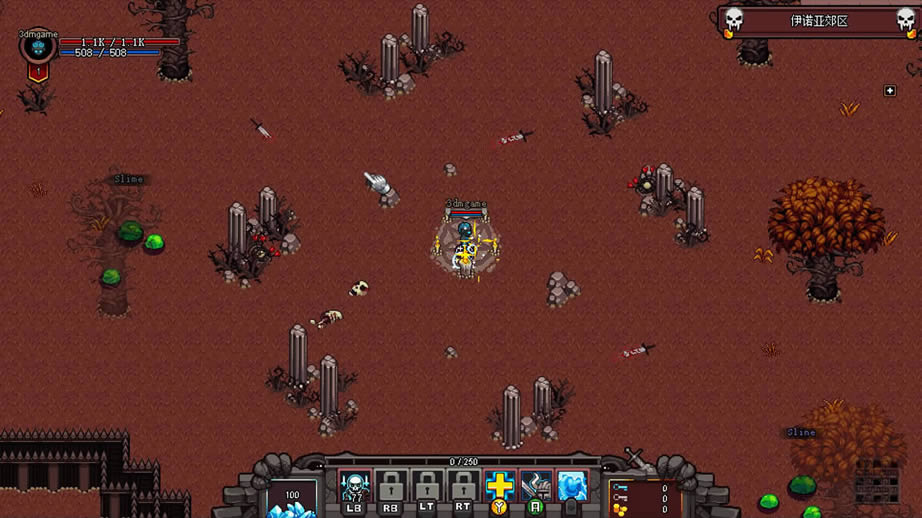The image size is (922, 518).
Task: Click the blue crystal resource counter
Action: tap(292, 499)
